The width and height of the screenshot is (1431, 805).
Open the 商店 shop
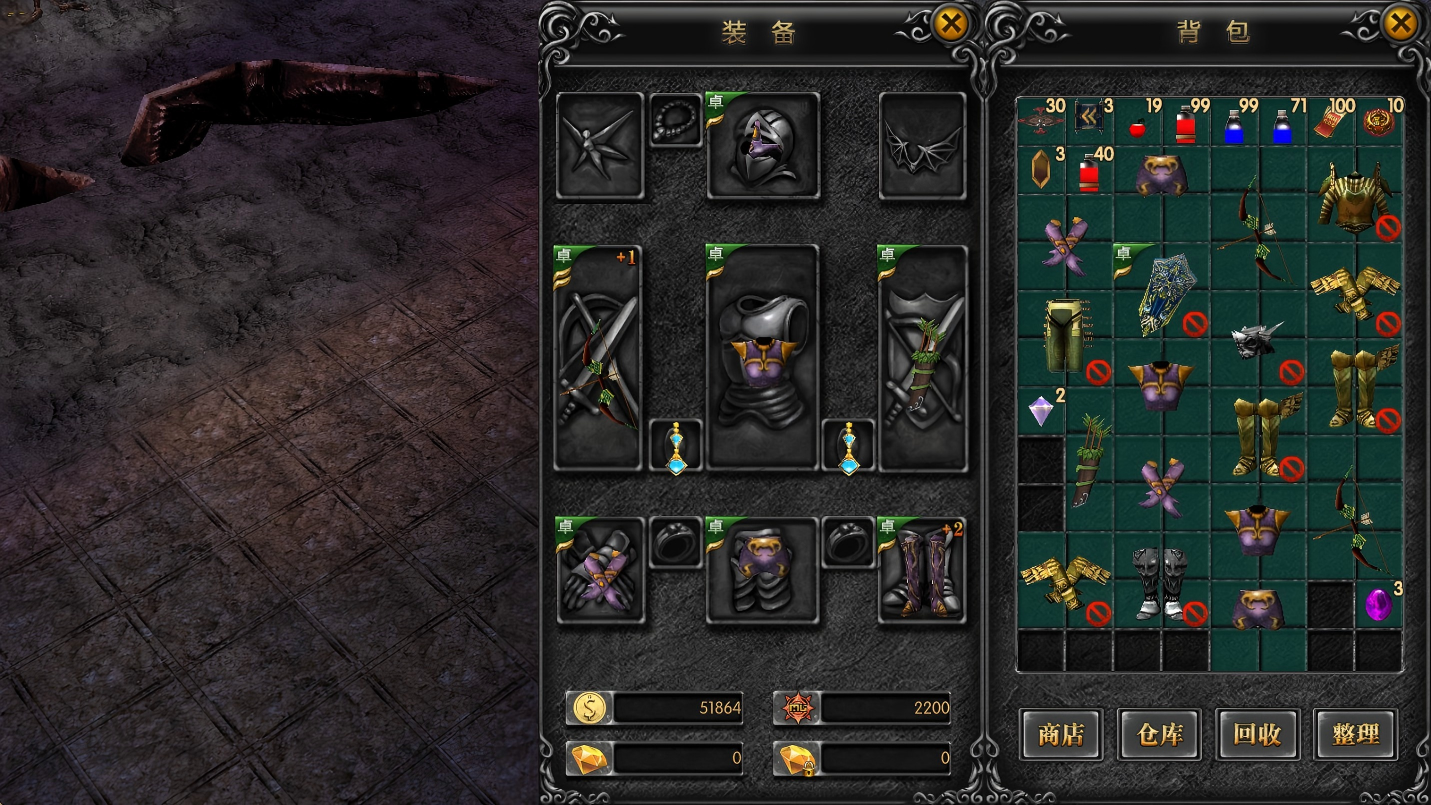(x=1061, y=735)
